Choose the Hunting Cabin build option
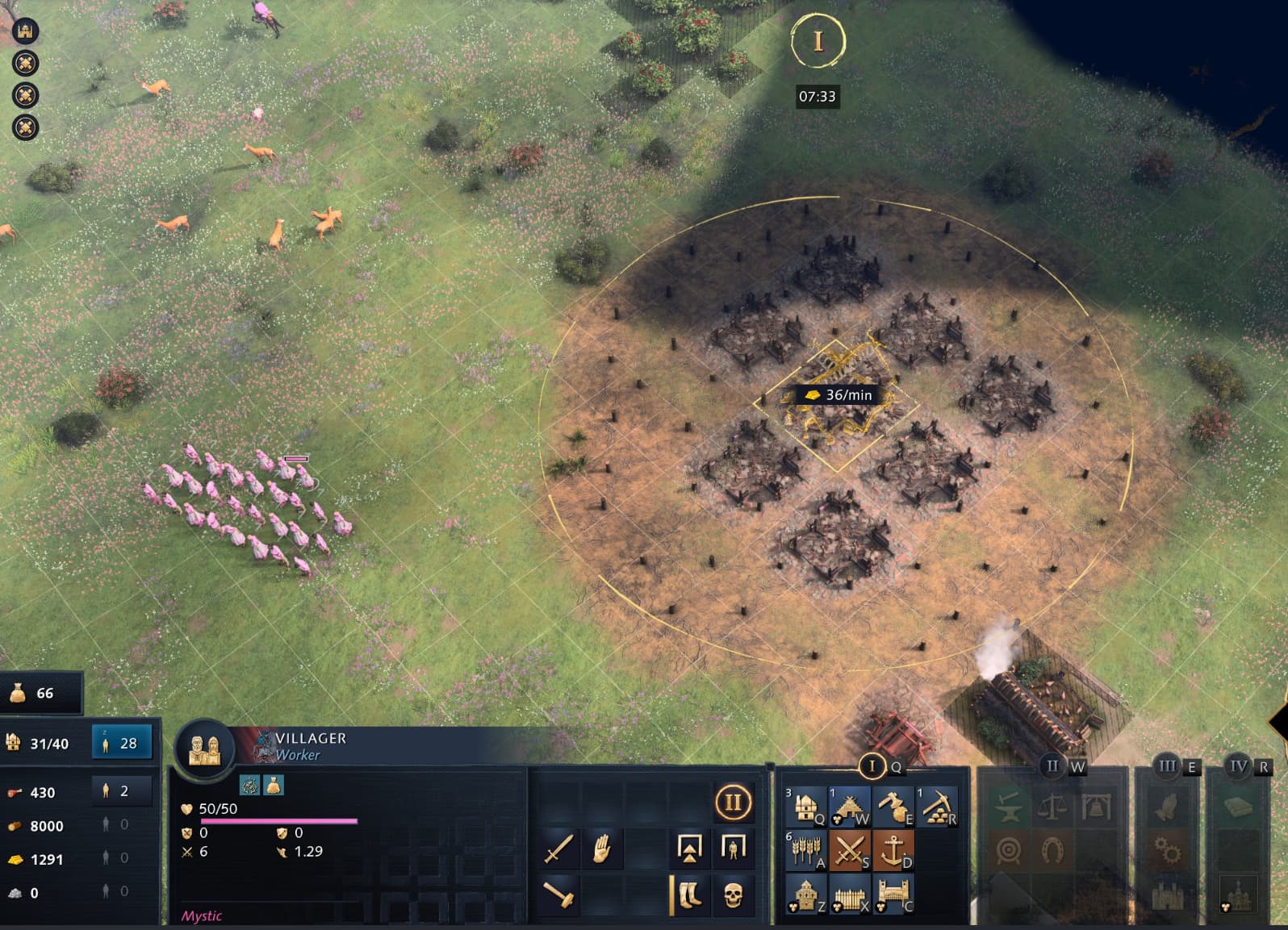The height and width of the screenshot is (930, 1288). [849, 806]
